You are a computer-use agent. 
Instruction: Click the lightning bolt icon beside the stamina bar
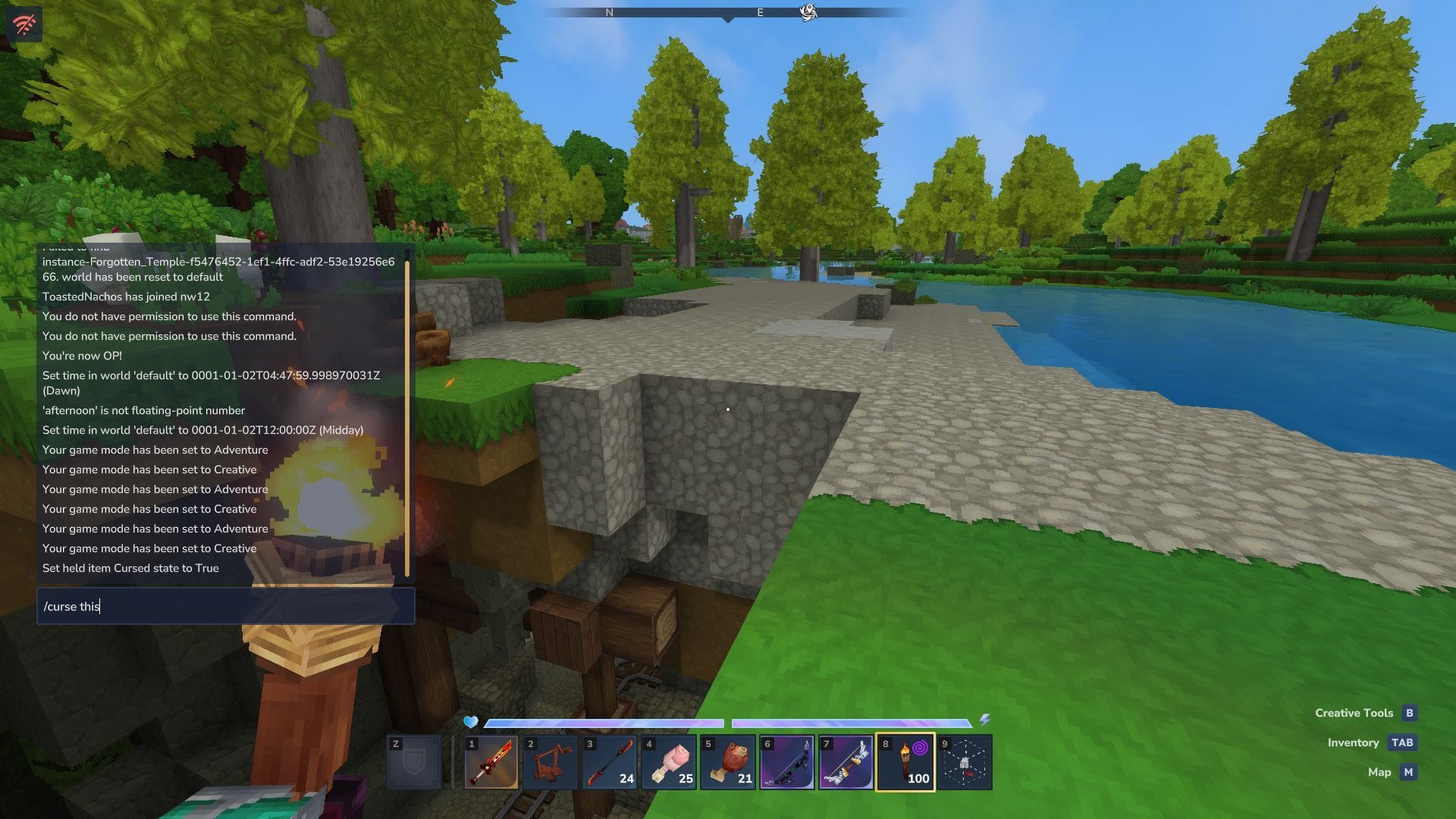point(986,719)
